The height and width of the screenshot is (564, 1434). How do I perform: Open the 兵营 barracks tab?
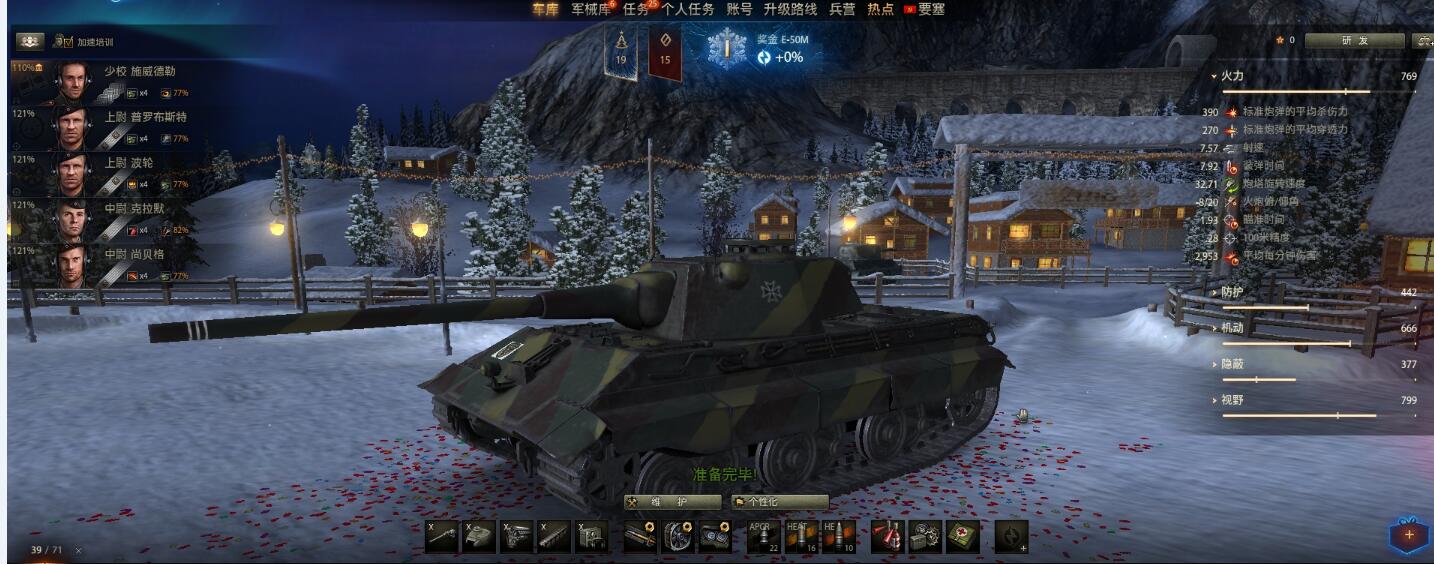click(x=842, y=9)
